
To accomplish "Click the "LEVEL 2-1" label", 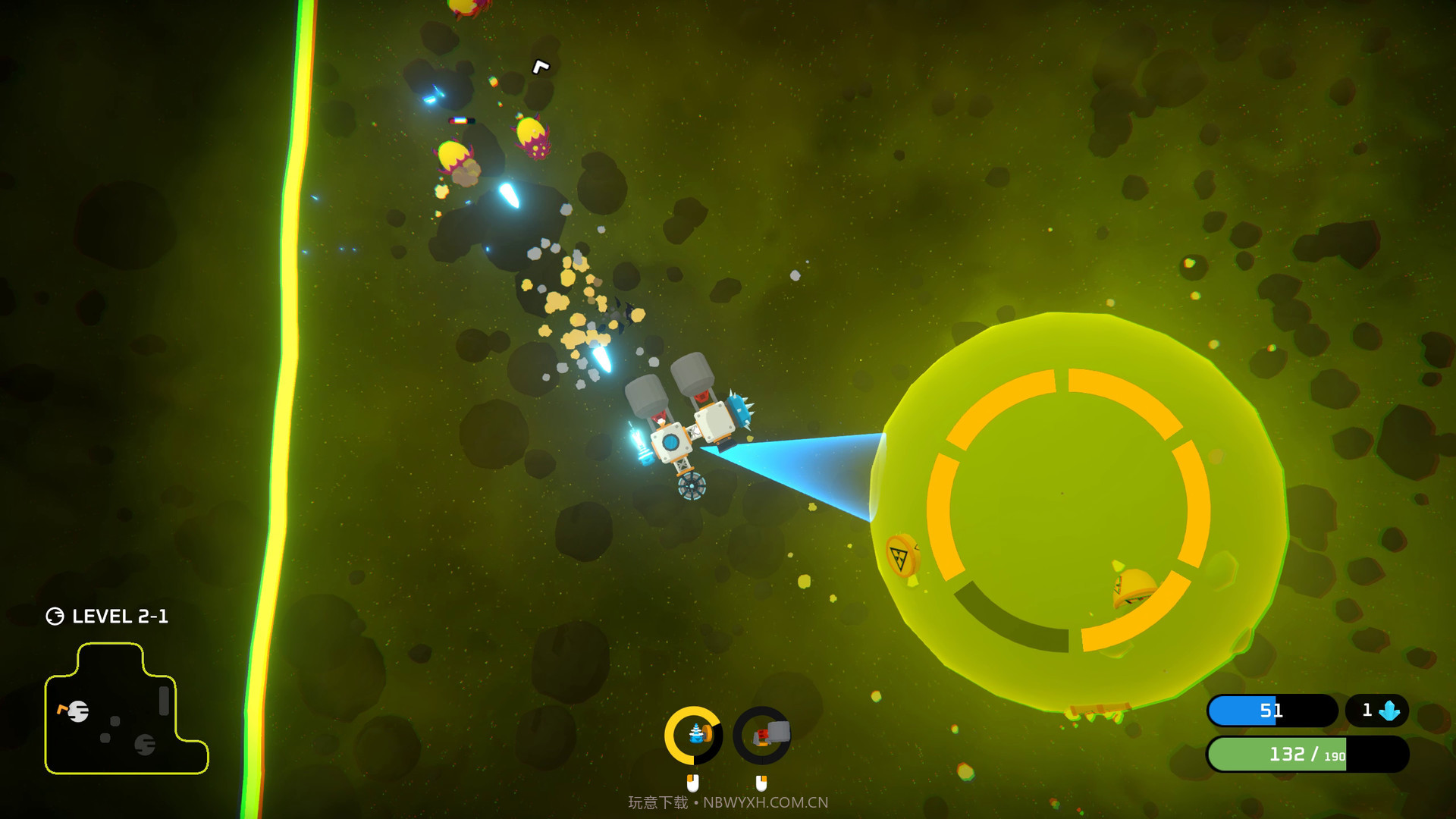I will point(121,616).
